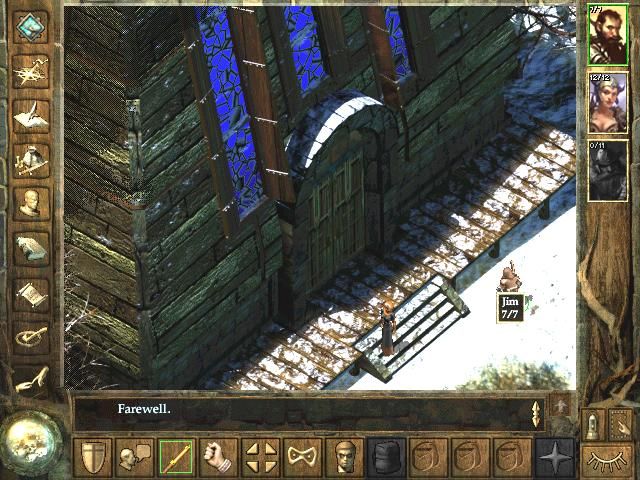This screenshot has height=480, width=640.
Task: Open formation selection with four arrows icon
Action: 260,458
